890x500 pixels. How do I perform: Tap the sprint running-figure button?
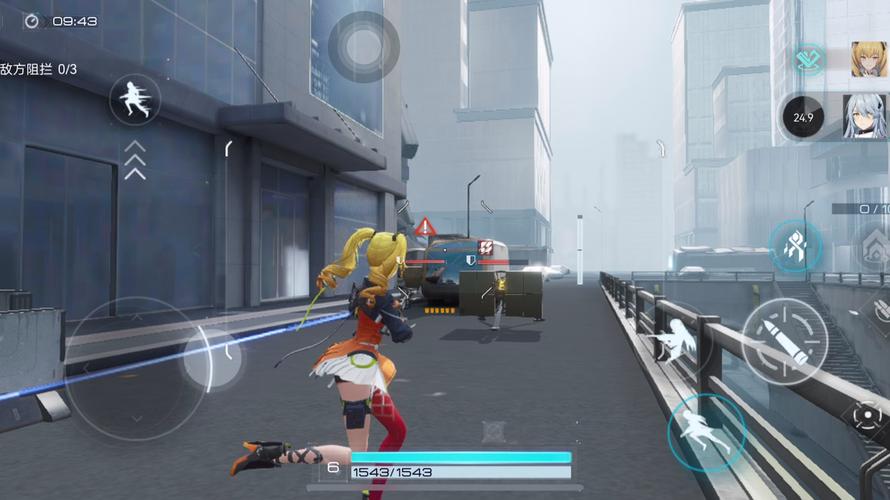click(135, 100)
